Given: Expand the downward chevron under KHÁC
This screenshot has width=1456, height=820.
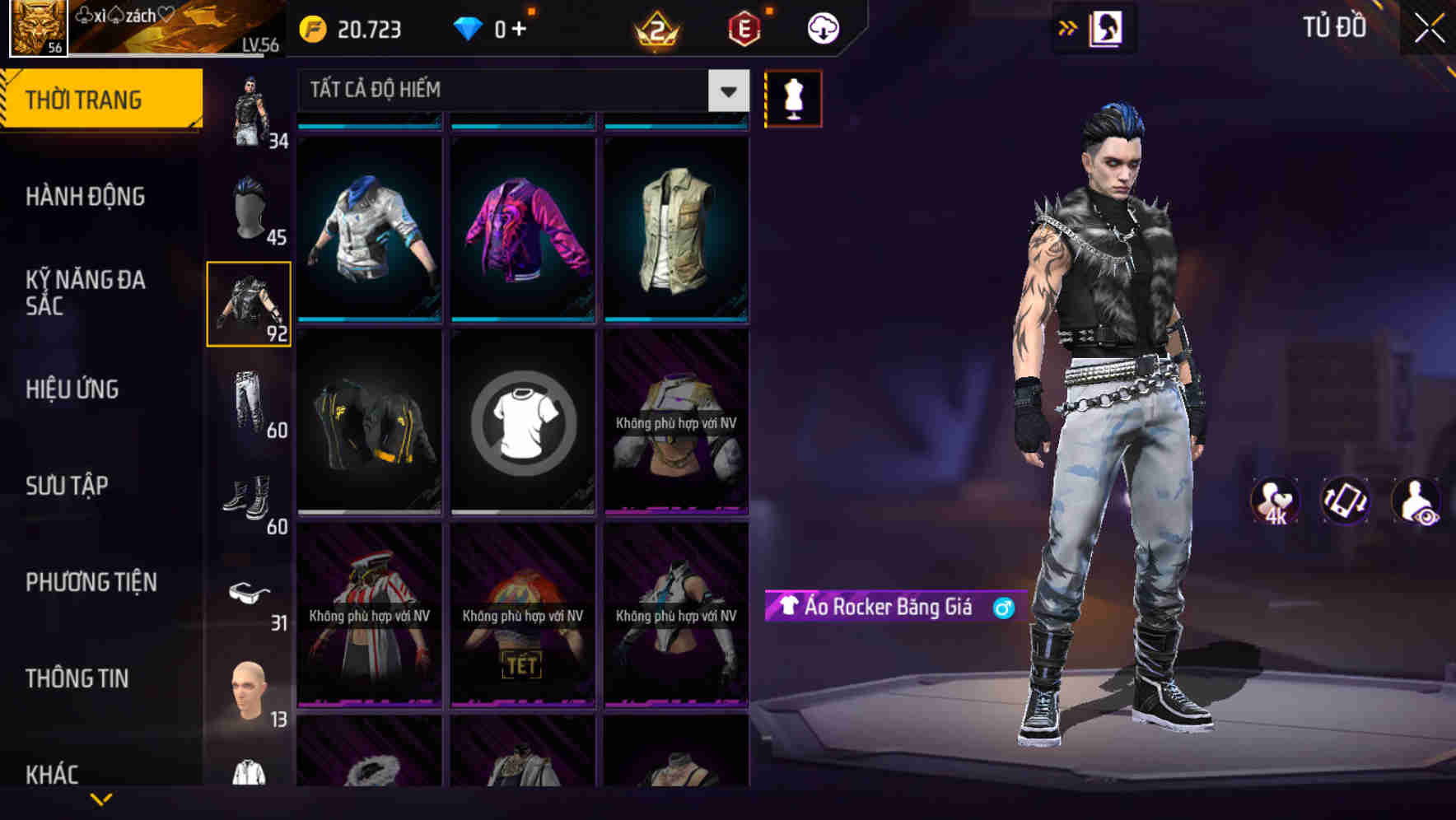Looking at the screenshot, I should click(x=101, y=797).
